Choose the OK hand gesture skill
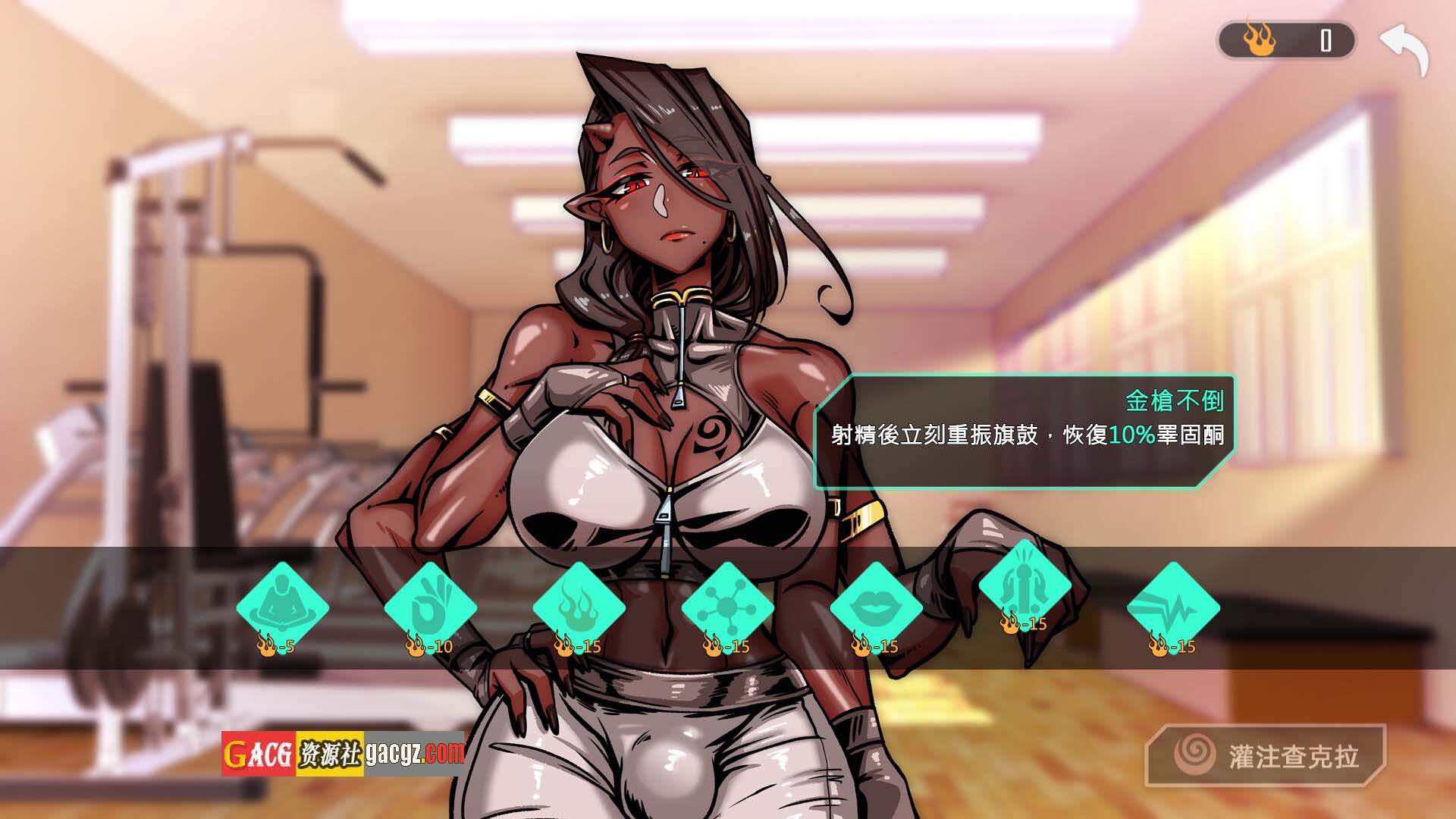1456x819 pixels. [430, 607]
